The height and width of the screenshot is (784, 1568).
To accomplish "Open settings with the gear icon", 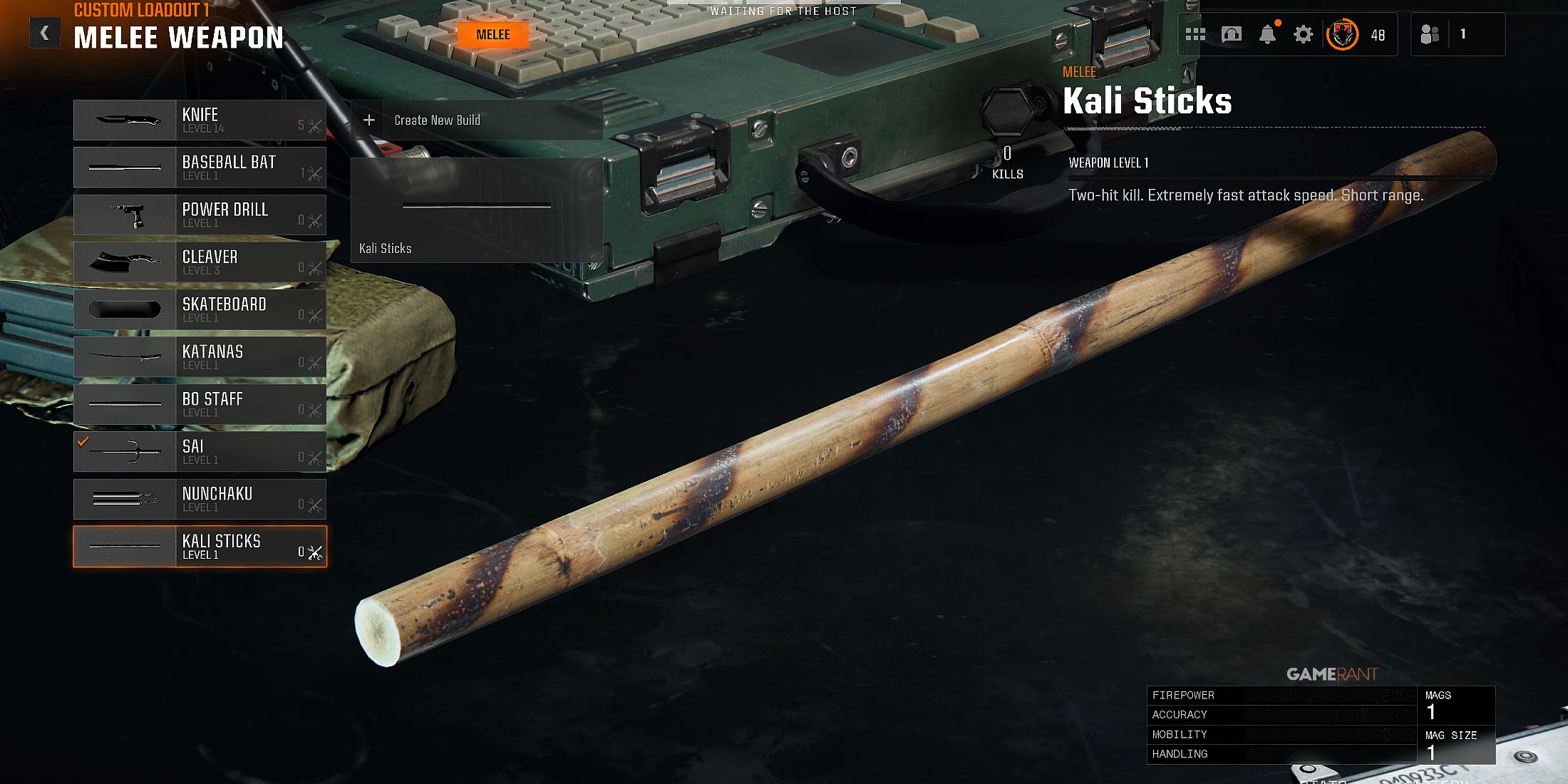I will [1303, 34].
